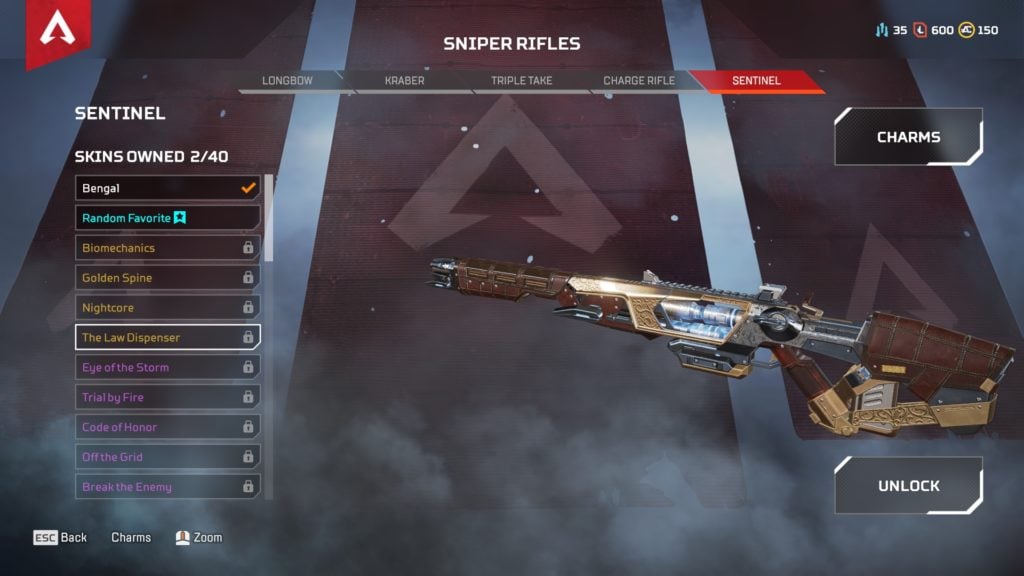Select the Code of Honor skin

point(167,428)
